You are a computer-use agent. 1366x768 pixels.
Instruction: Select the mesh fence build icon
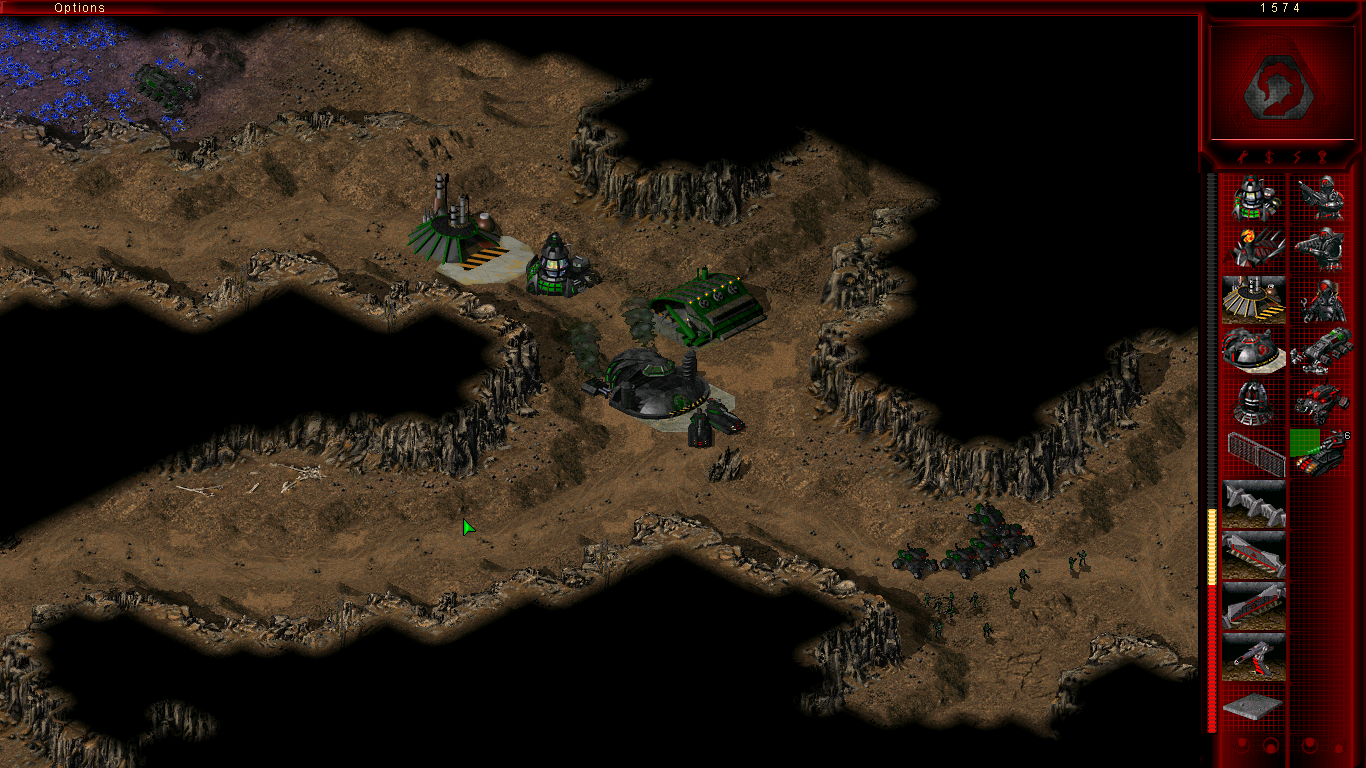click(x=1253, y=452)
